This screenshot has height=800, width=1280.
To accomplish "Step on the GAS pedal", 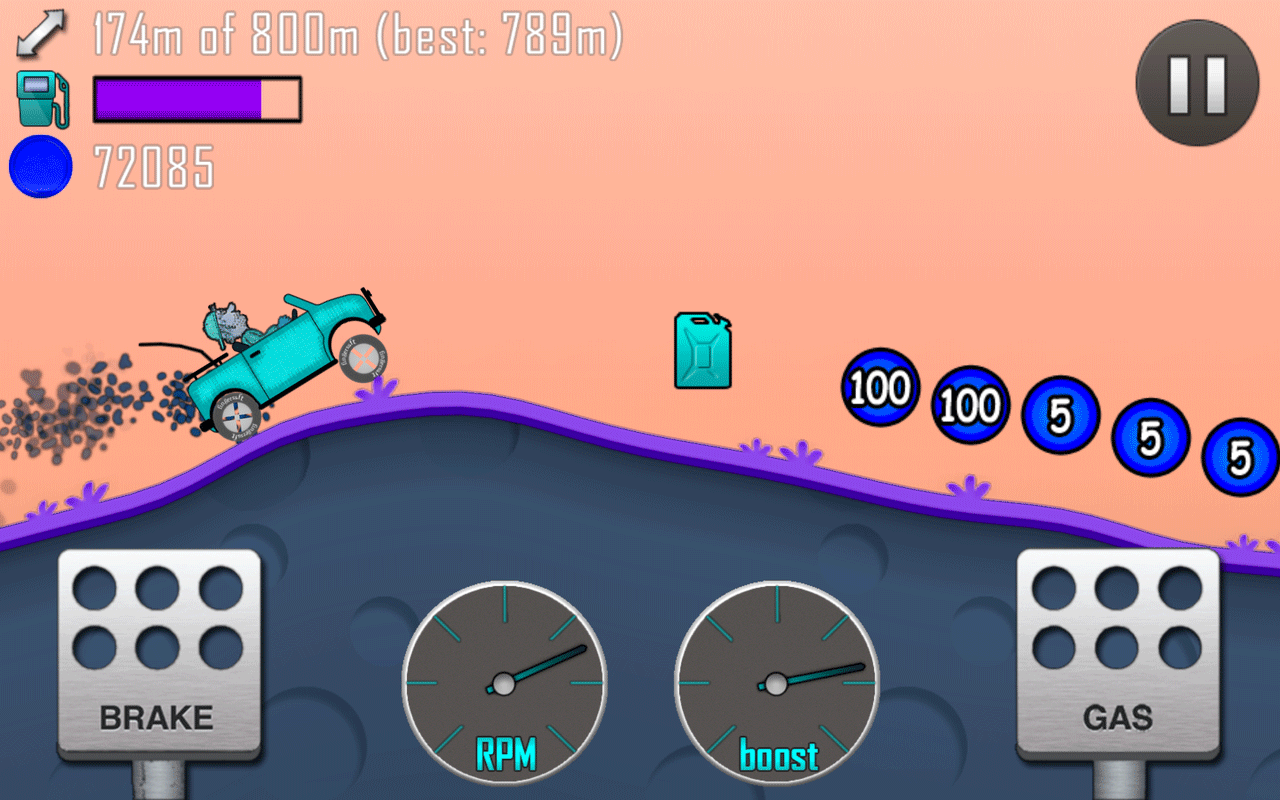I will [1118, 653].
